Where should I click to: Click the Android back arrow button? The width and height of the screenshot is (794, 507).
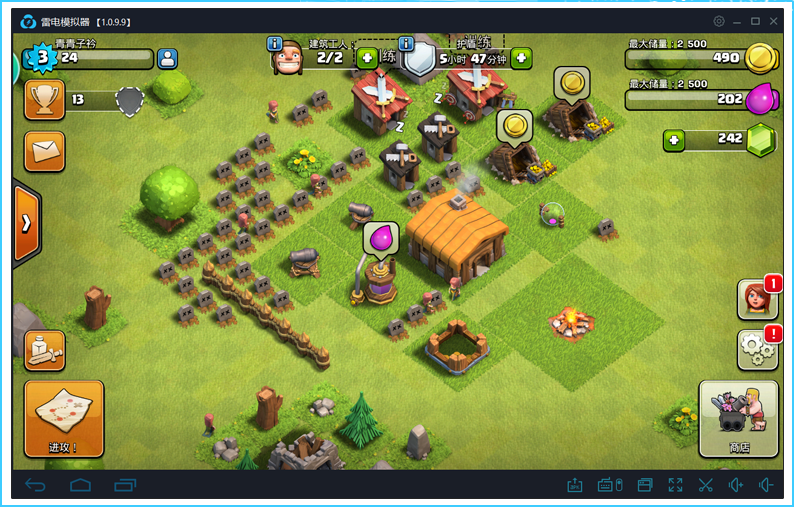(x=36, y=485)
